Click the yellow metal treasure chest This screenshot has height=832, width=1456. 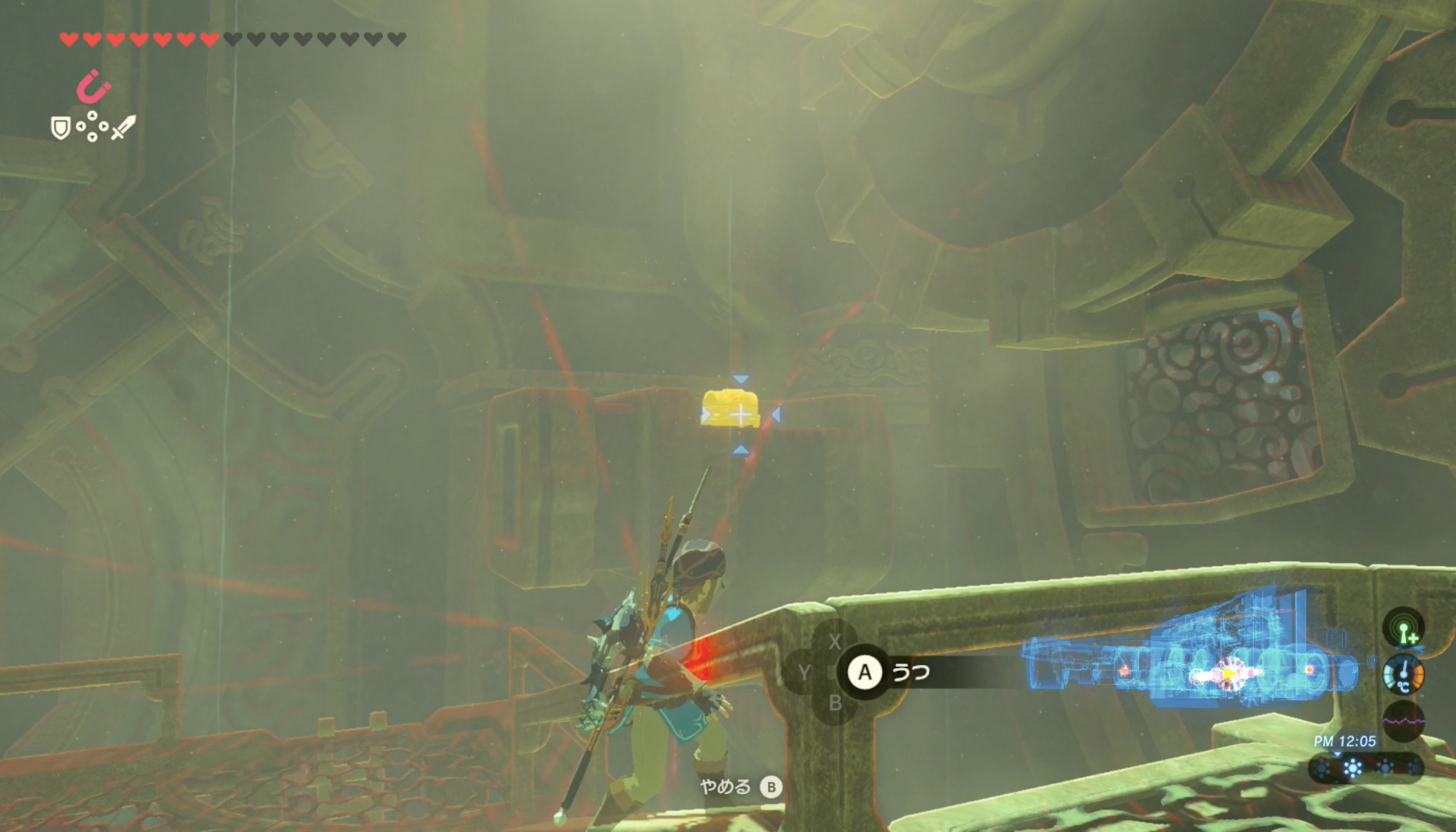(x=730, y=407)
